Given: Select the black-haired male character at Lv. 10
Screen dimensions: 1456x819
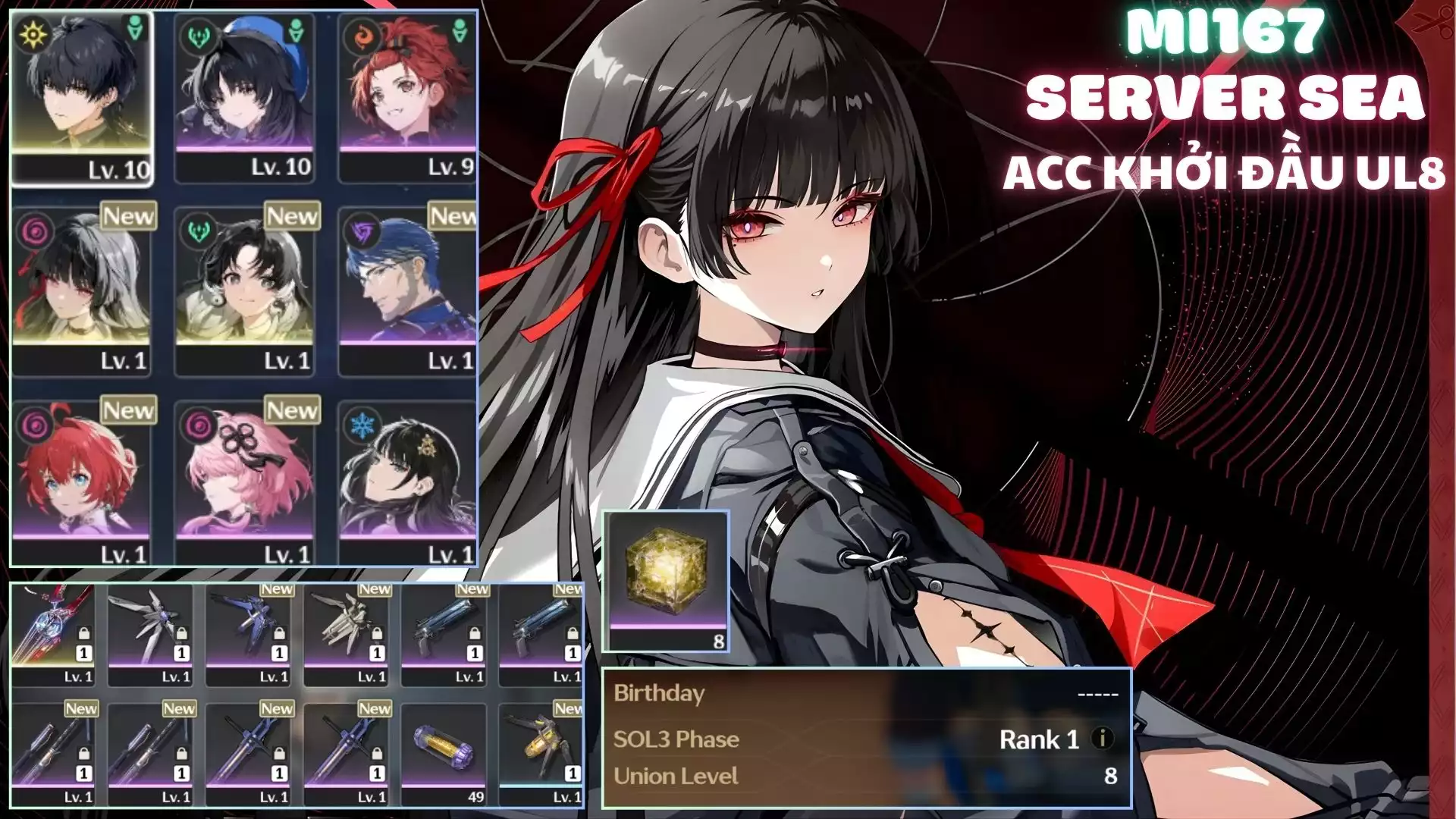Looking at the screenshot, I should (x=81, y=99).
